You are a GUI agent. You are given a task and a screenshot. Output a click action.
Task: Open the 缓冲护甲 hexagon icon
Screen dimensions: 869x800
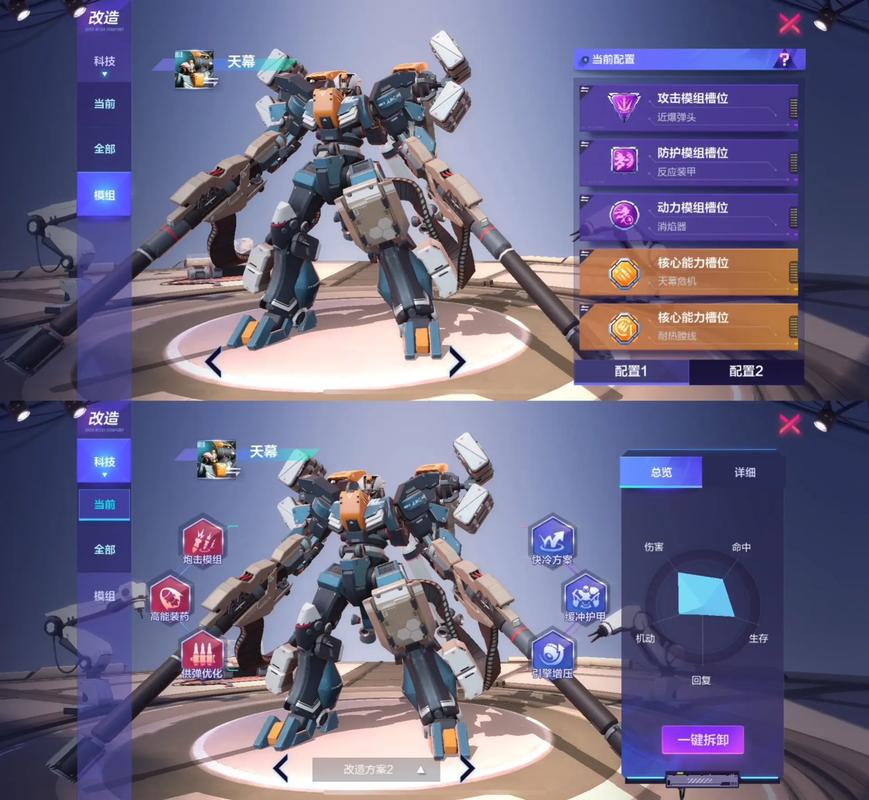pyautogui.click(x=586, y=594)
